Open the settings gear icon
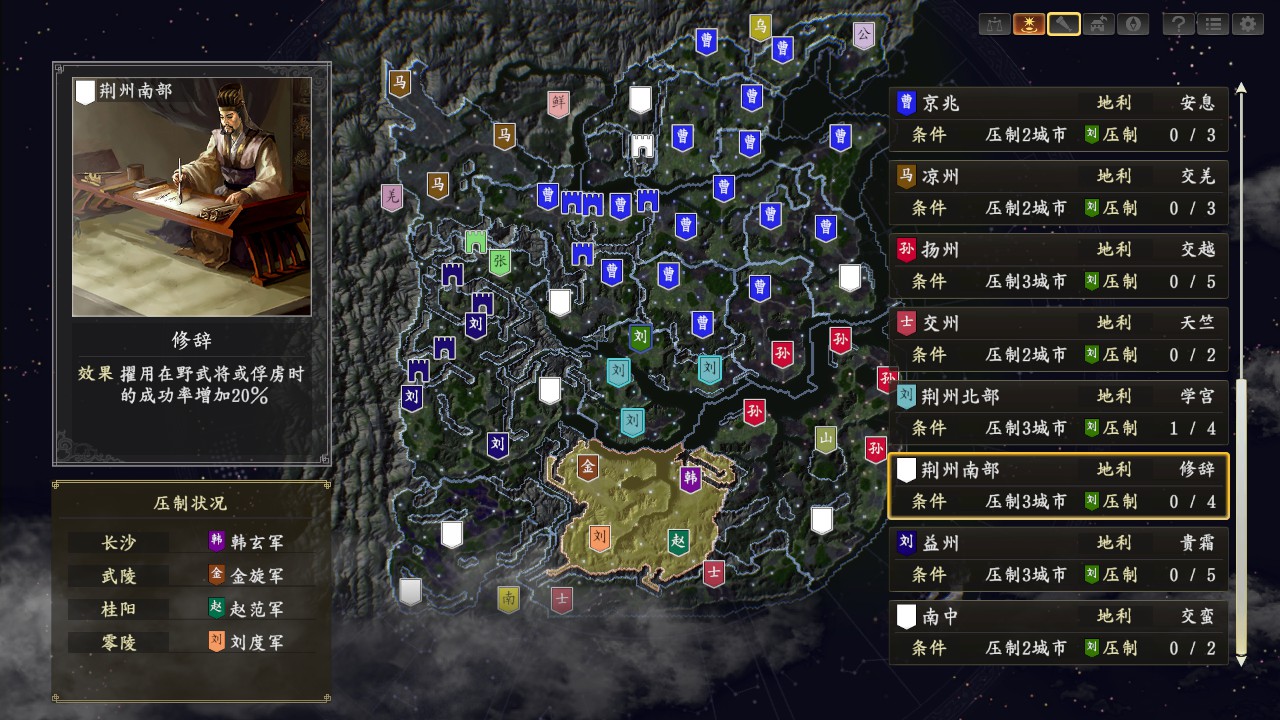1280x720 pixels. pyautogui.click(x=1246, y=25)
